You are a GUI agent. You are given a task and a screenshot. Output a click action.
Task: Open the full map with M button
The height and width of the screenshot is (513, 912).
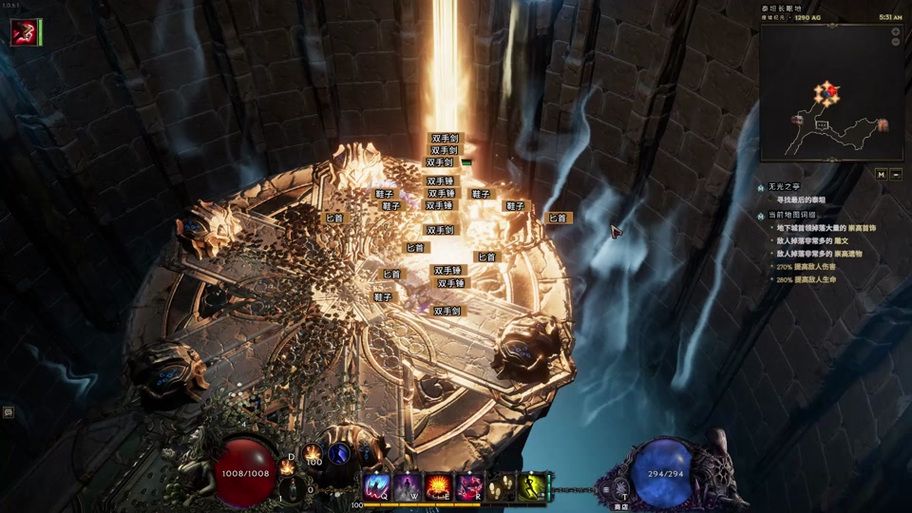pos(881,174)
